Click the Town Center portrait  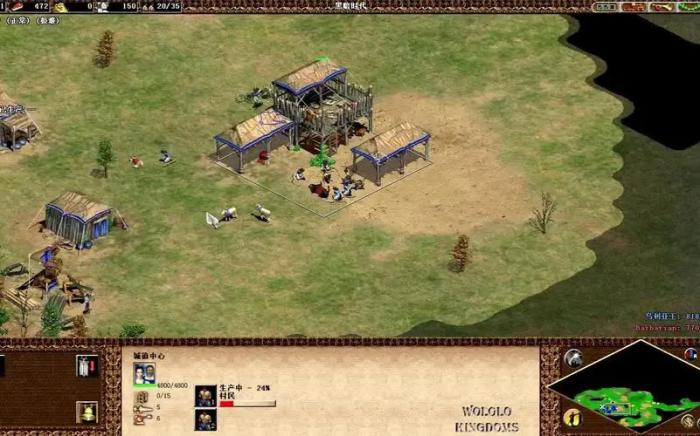pos(145,373)
